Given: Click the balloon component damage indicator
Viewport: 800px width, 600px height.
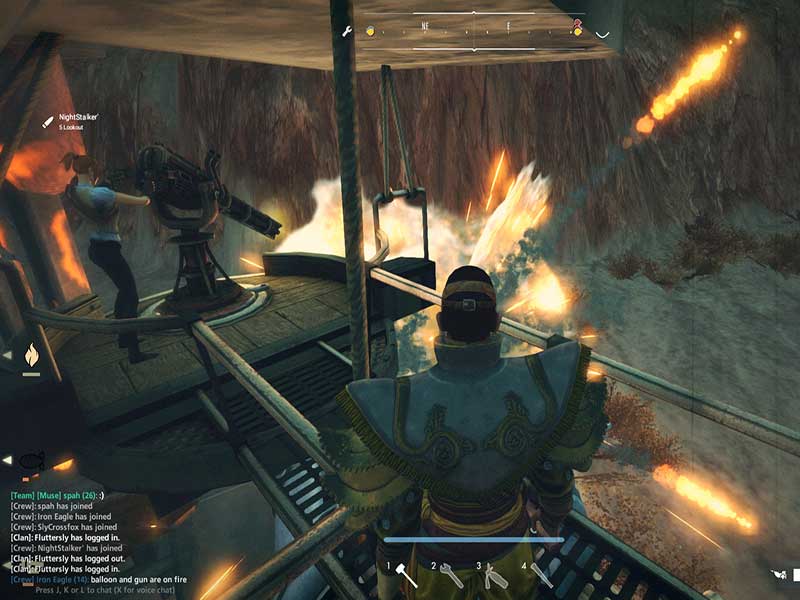Looking at the screenshot, I should 31,461.
